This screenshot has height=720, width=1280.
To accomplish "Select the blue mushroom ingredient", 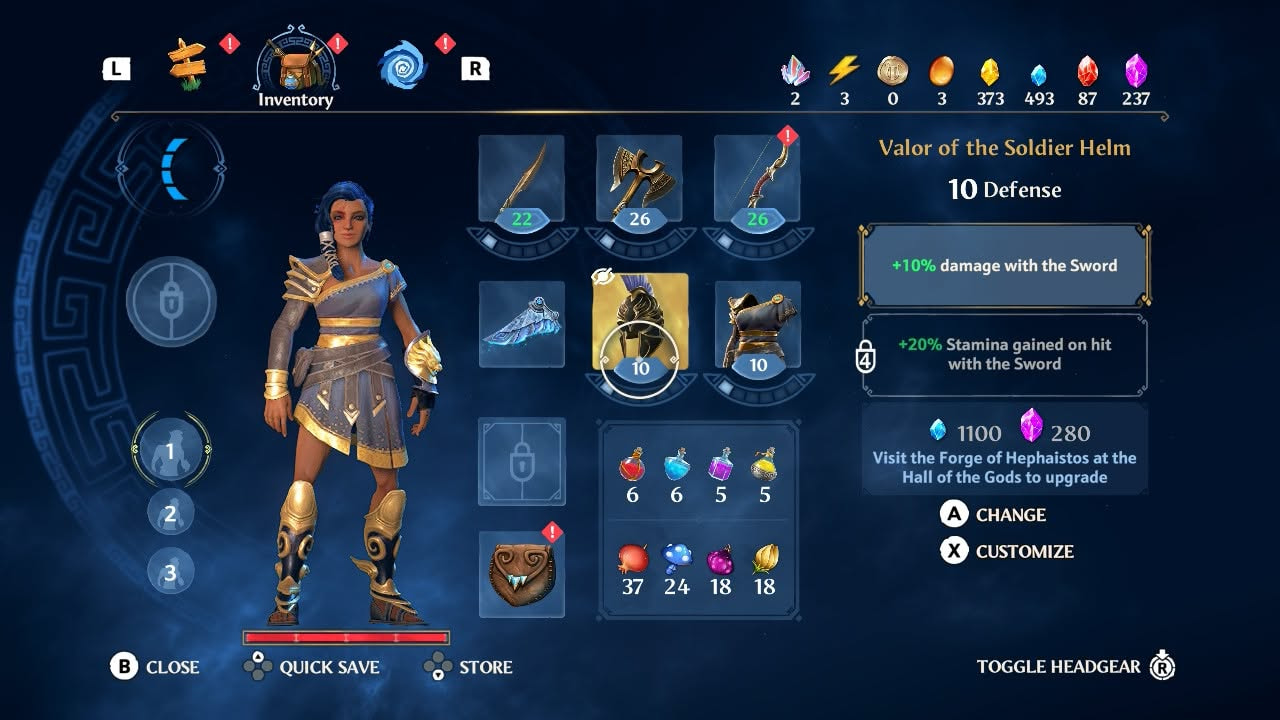I will pyautogui.click(x=677, y=558).
